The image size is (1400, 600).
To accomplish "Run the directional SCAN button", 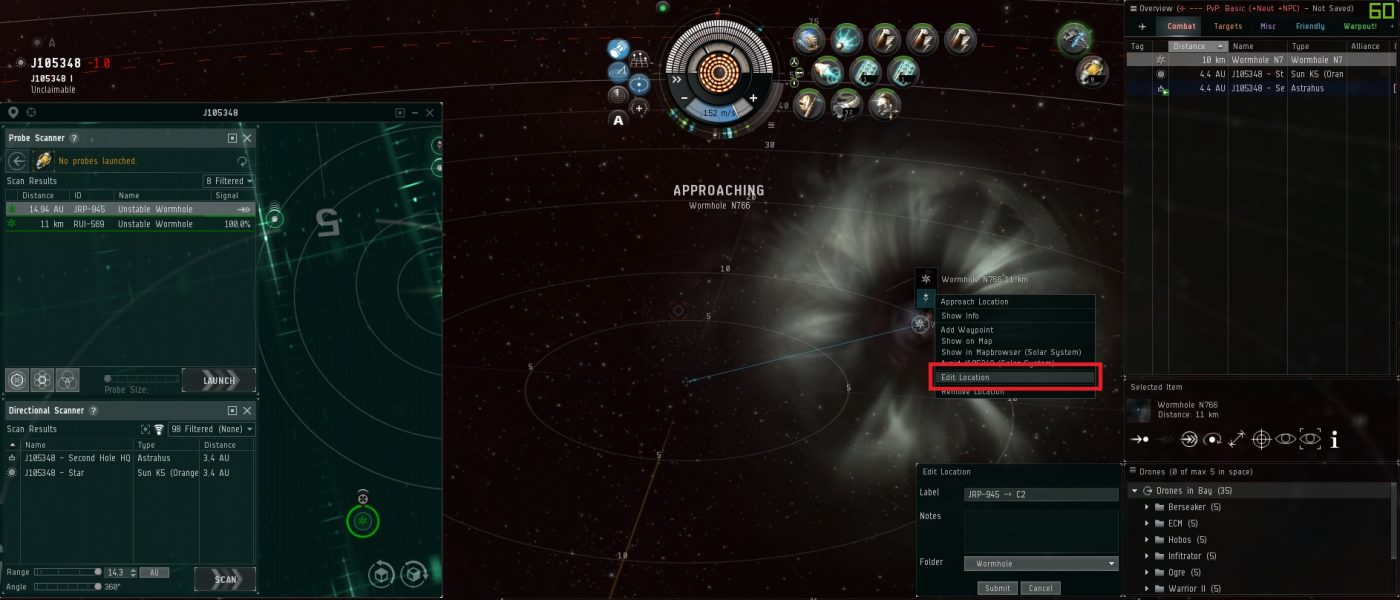I will pos(225,579).
